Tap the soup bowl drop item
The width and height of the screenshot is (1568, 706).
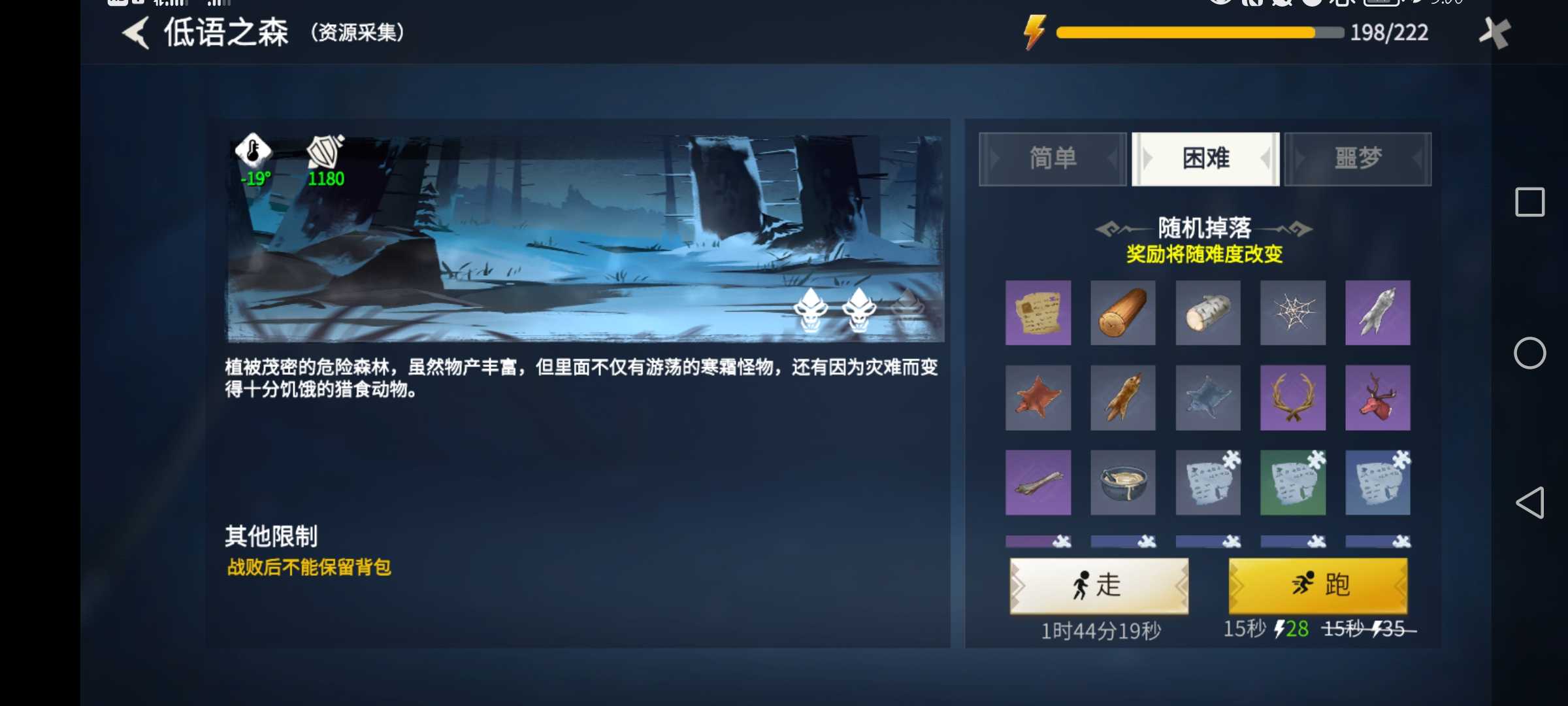click(1123, 482)
